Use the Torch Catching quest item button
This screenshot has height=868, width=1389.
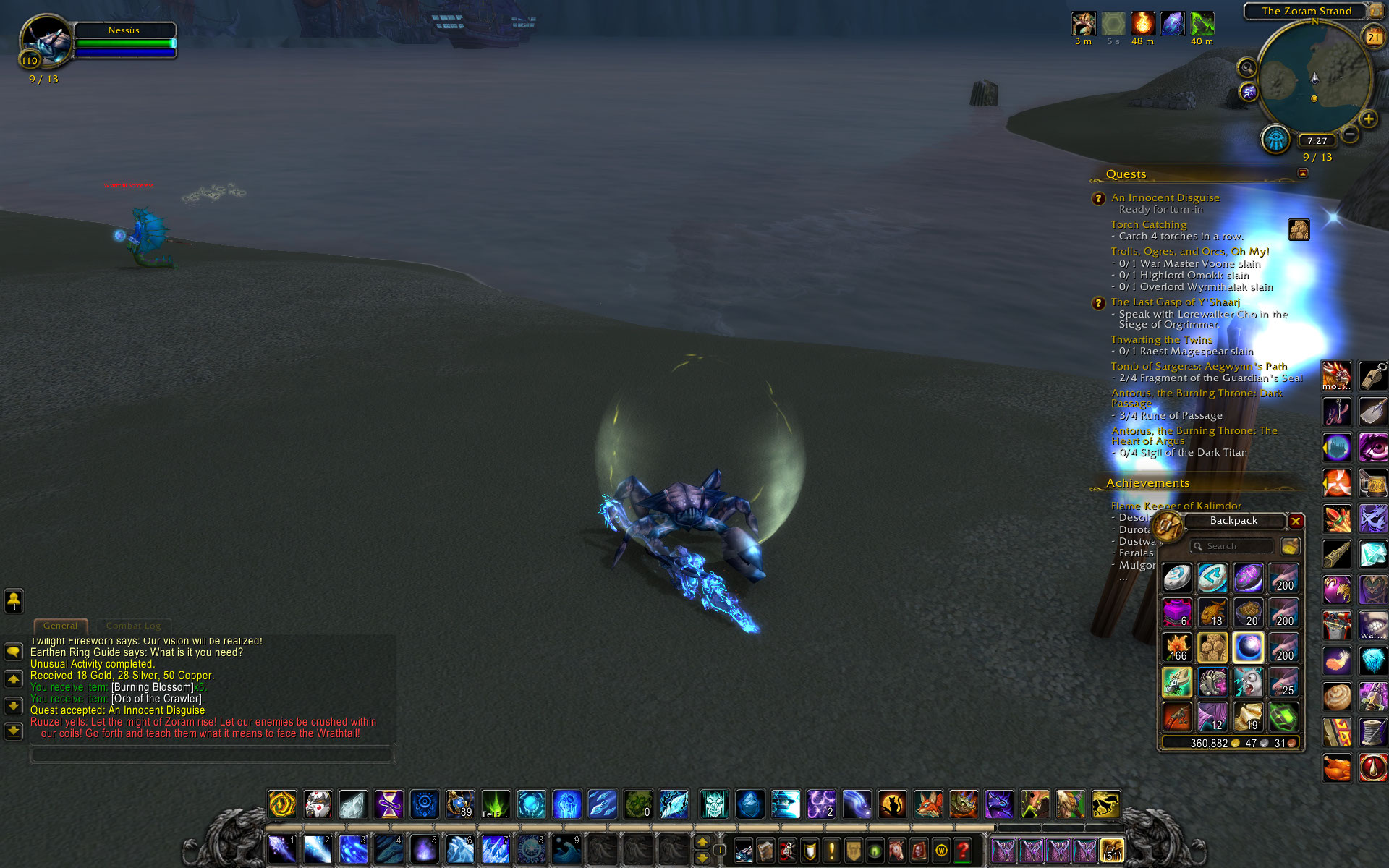[1299, 230]
